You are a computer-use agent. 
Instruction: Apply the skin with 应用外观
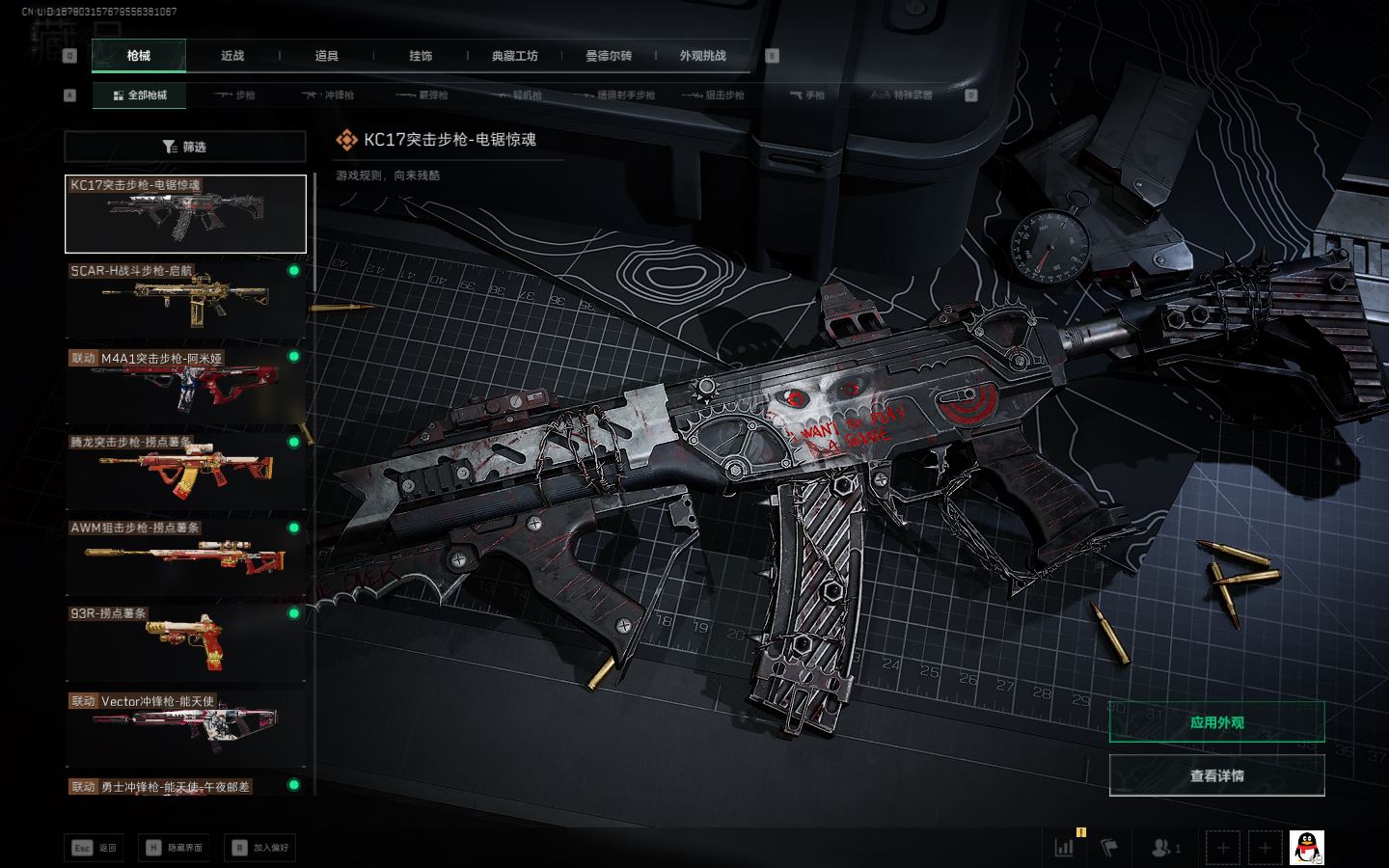(1216, 722)
